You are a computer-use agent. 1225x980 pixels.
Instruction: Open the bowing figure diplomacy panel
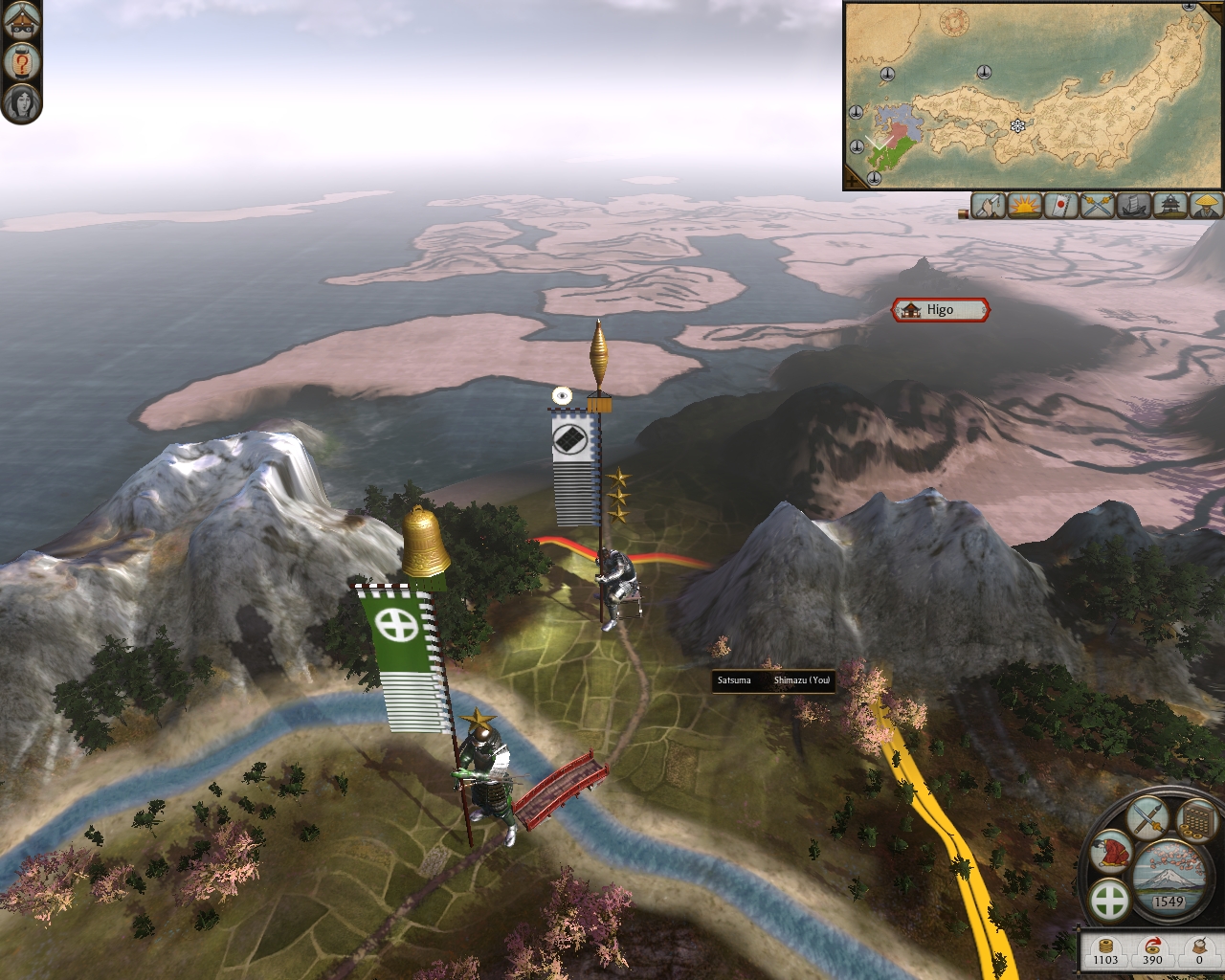click(1112, 851)
